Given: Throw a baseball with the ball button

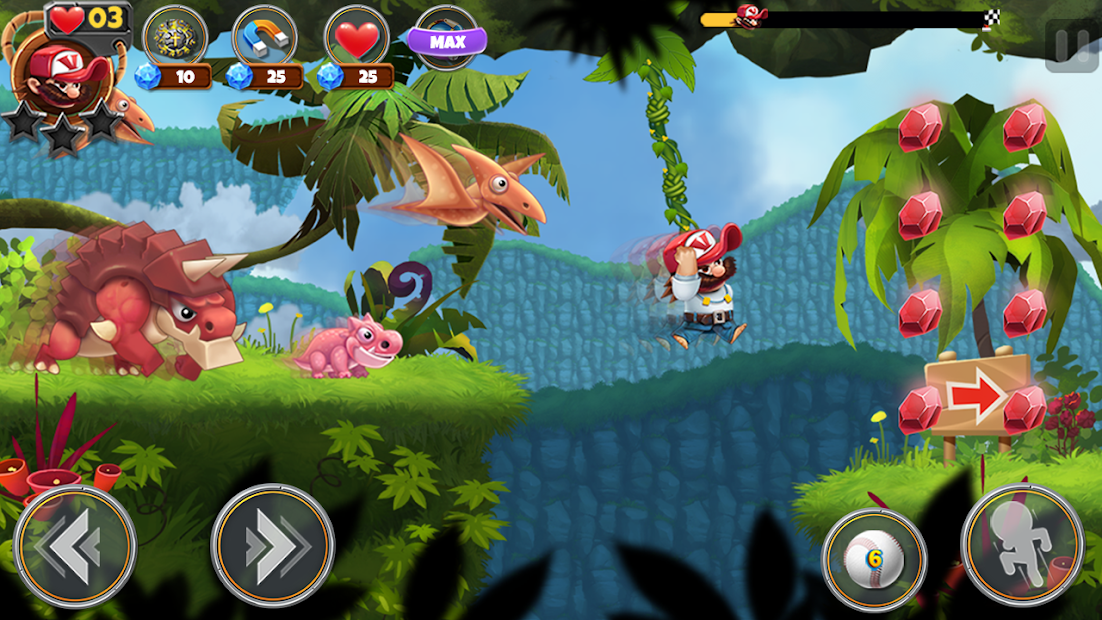Looking at the screenshot, I should pyautogui.click(x=874, y=559).
